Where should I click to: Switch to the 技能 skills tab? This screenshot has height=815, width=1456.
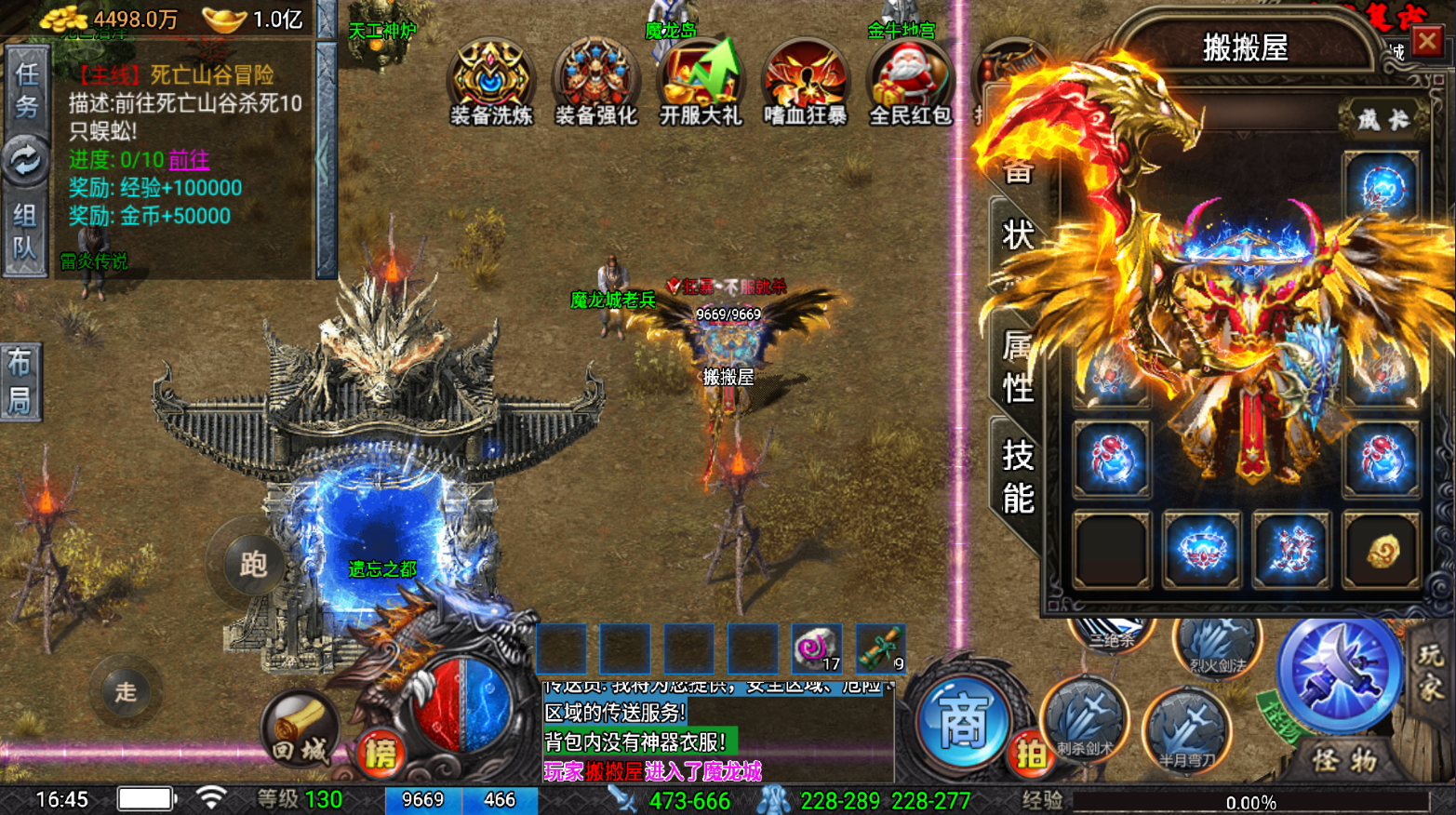coord(1018,477)
